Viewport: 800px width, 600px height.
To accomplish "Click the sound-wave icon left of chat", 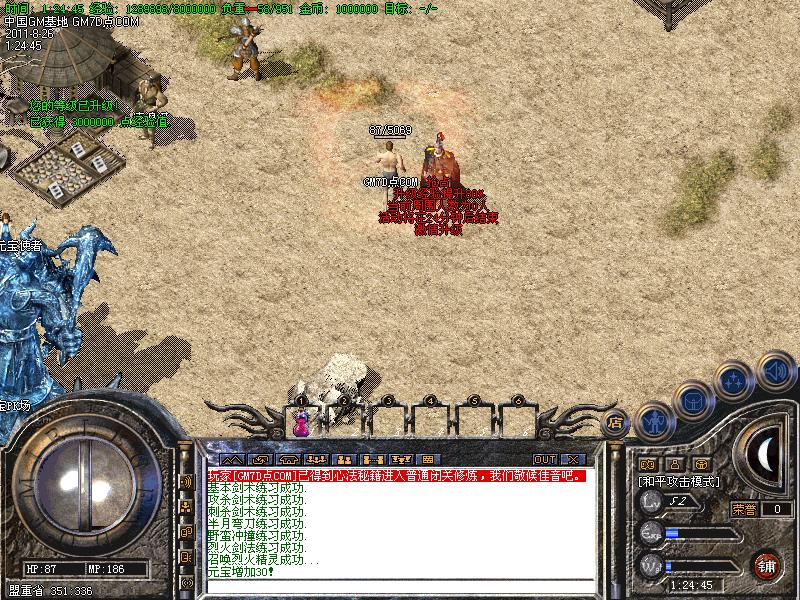I will pos(186,481).
